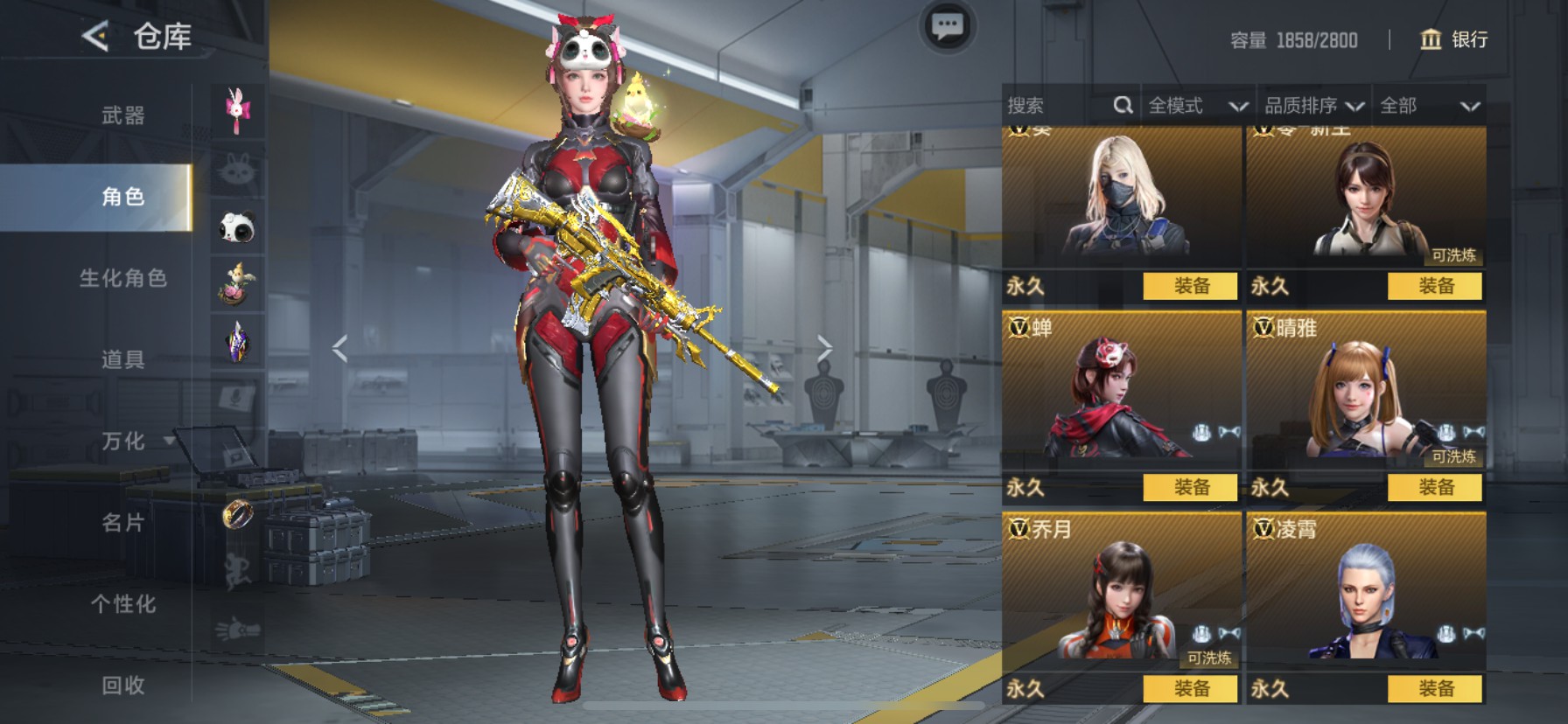1568x724 pixels.
Task: Rotate to next character with right arrow
Action: (824, 348)
